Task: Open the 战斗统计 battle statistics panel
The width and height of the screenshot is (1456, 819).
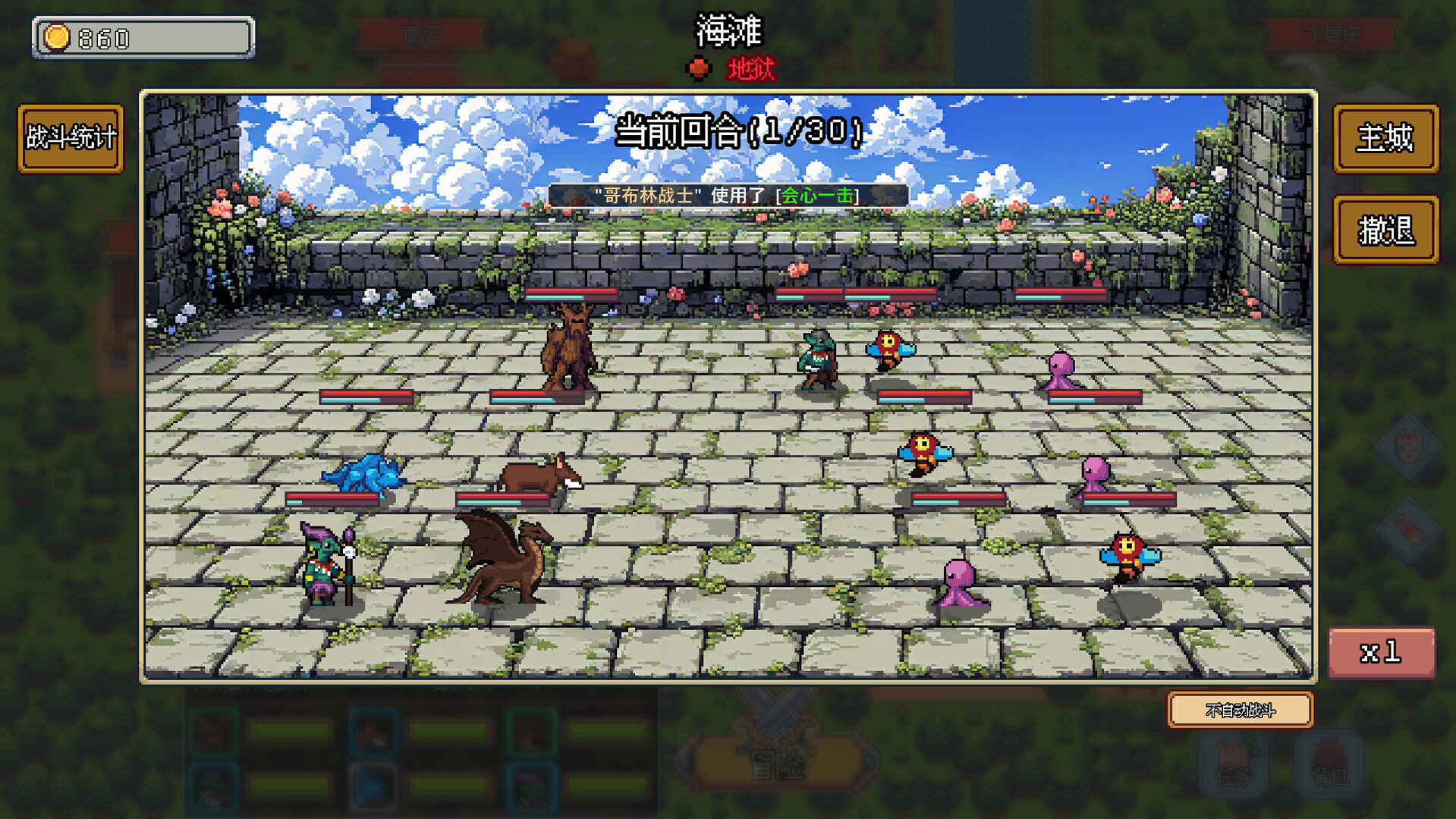Action: point(70,140)
